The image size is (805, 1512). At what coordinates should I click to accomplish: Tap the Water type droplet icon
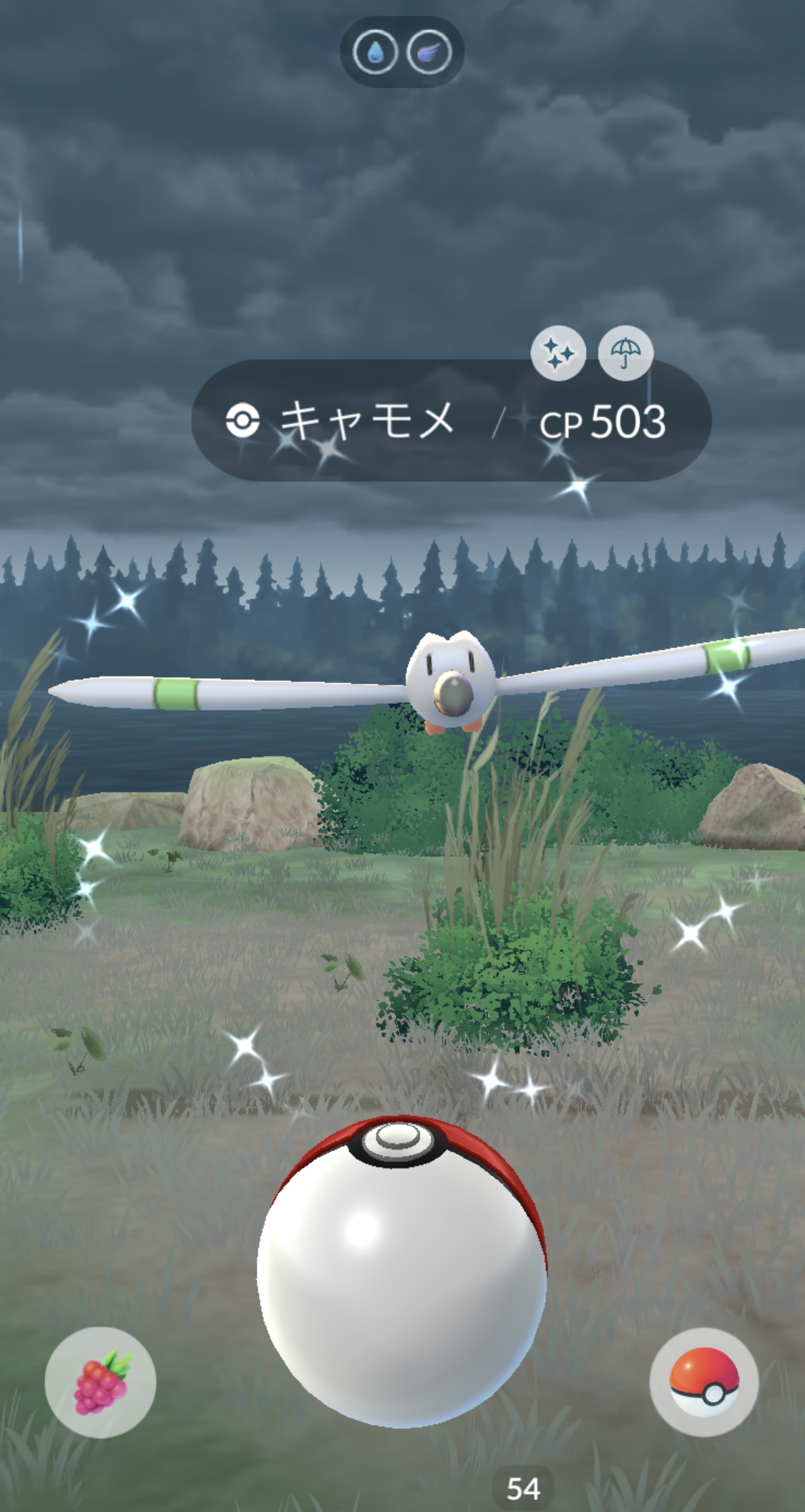tap(375, 52)
